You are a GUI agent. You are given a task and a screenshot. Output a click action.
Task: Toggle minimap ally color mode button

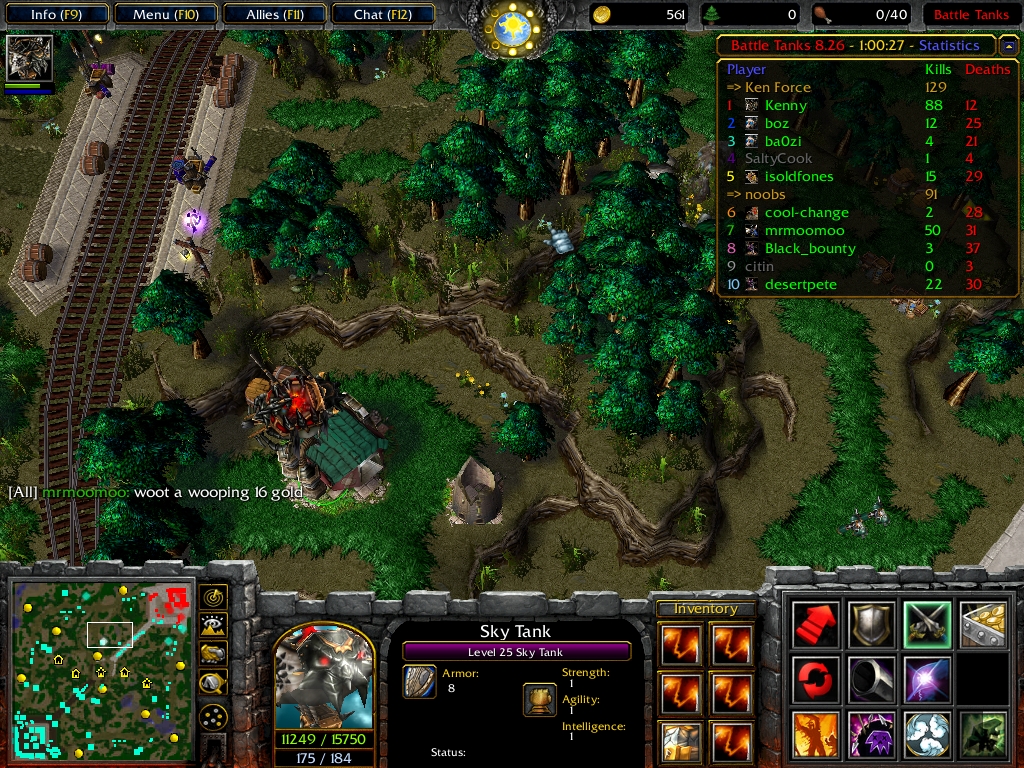(x=213, y=654)
